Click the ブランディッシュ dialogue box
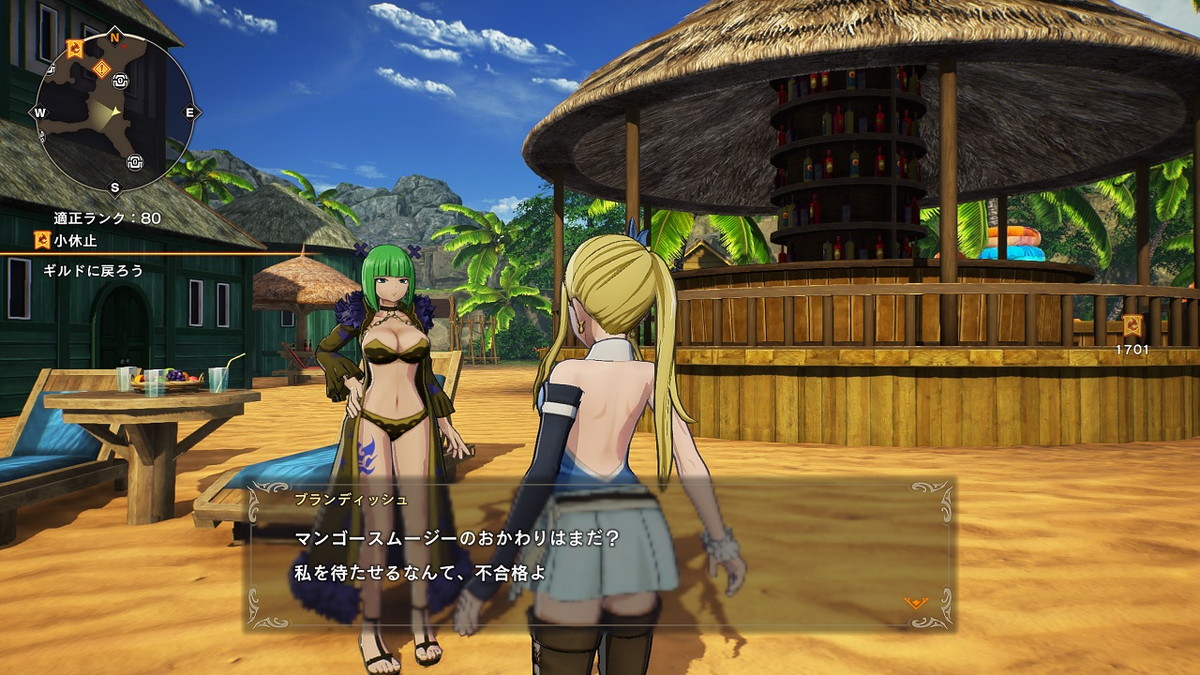The width and height of the screenshot is (1200, 675). pyautogui.click(x=600, y=555)
